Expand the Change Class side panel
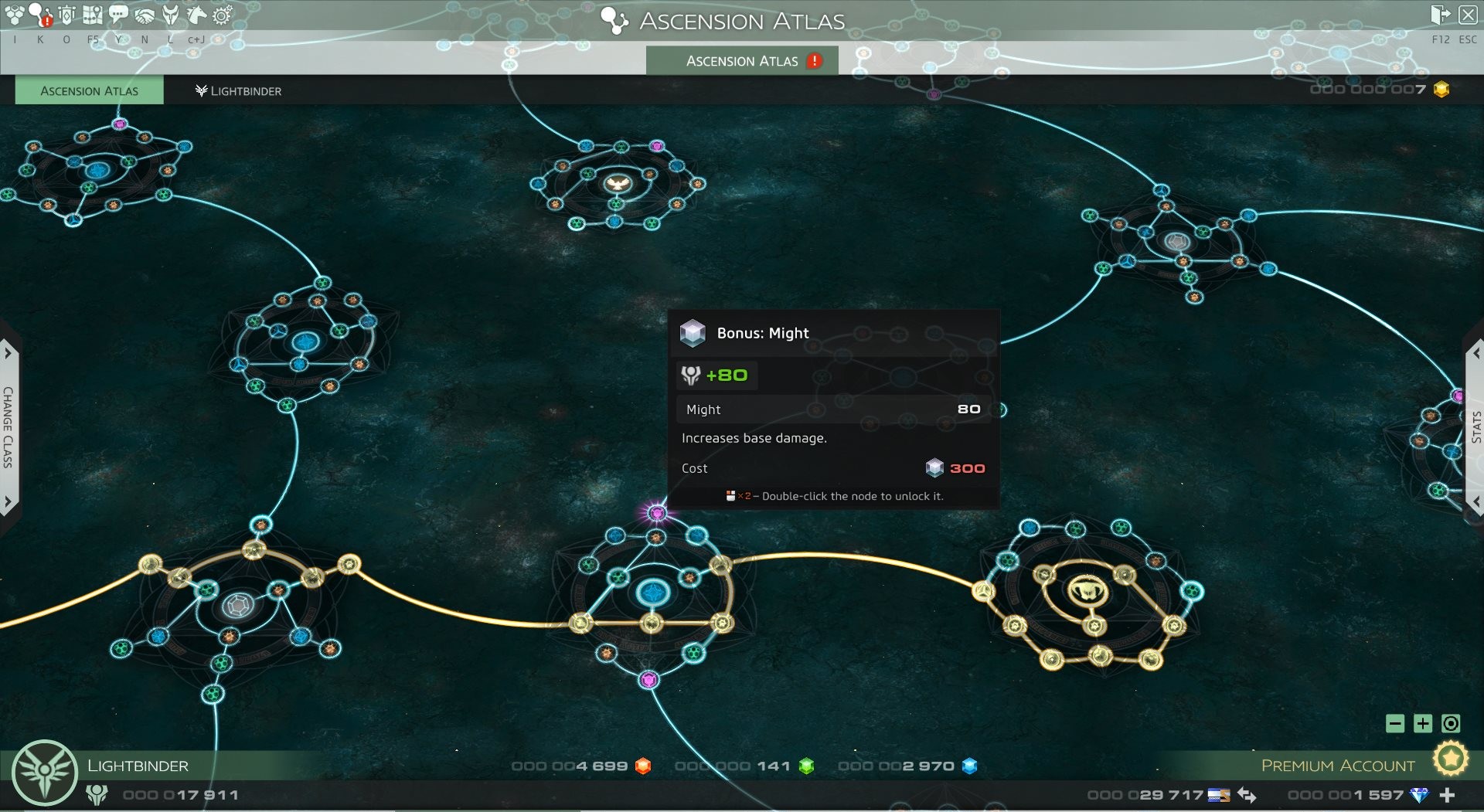Screen dimensions: 1484x812 click(9, 421)
